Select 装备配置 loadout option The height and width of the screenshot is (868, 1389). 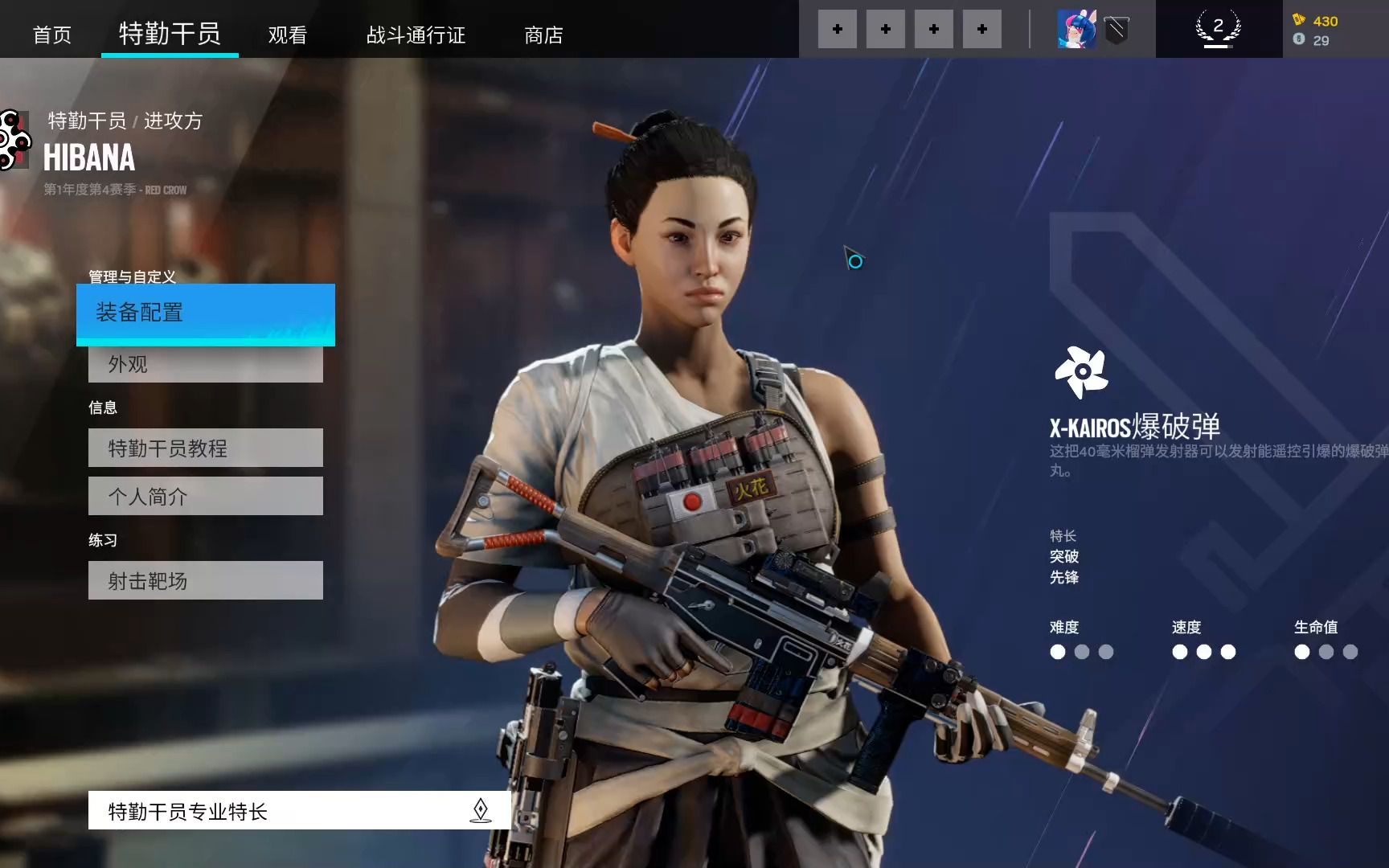point(206,313)
